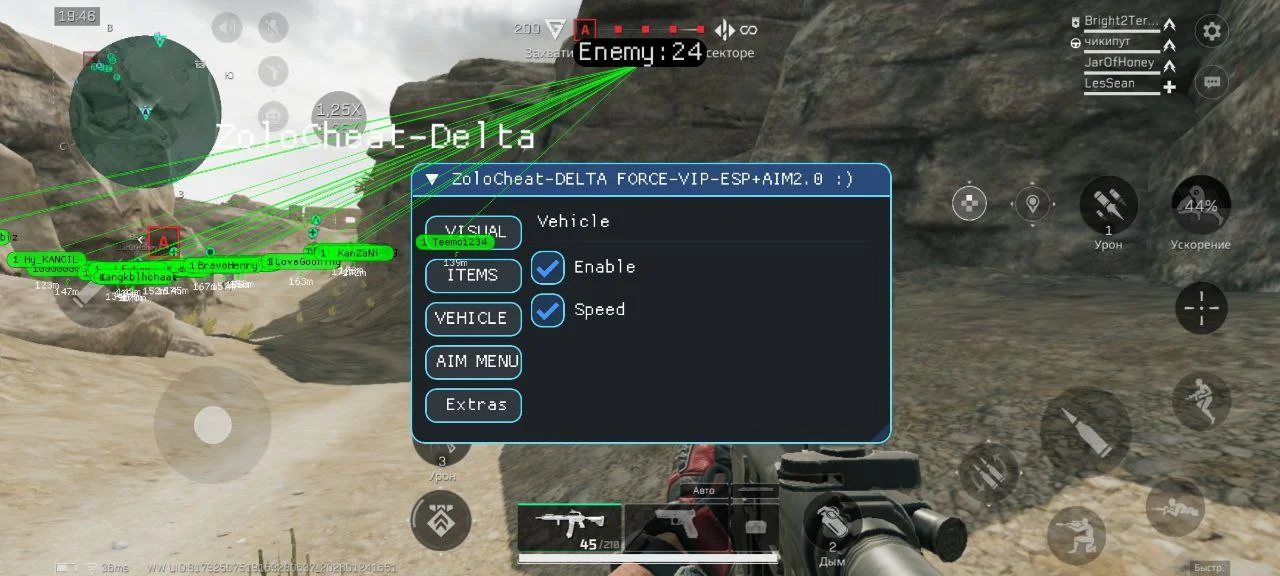The height and width of the screenshot is (576, 1280).
Task: Place a map pin marker
Action: (x=1033, y=204)
